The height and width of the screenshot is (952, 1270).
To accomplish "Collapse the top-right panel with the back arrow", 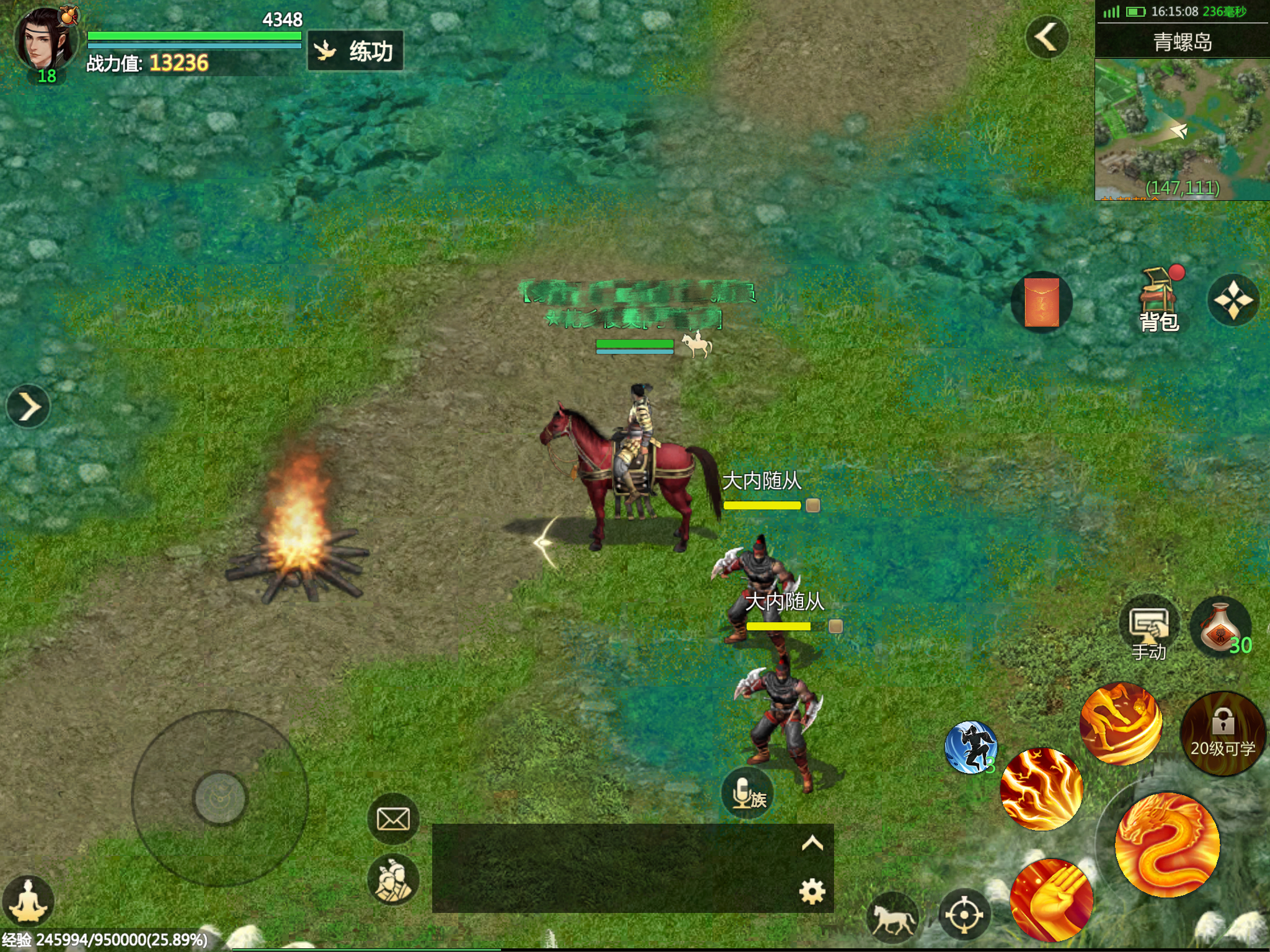I will point(1047,37).
